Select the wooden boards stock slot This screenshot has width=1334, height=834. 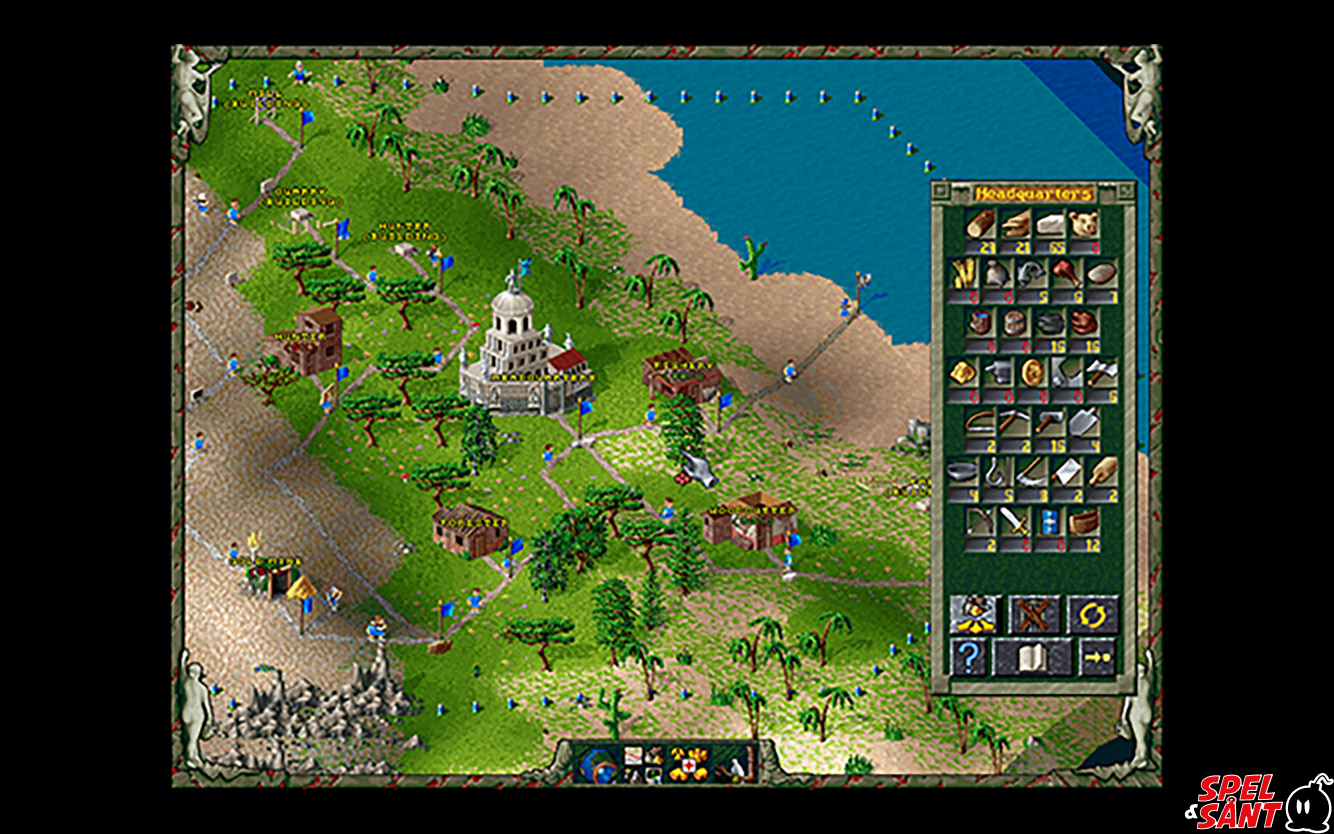[1015, 224]
